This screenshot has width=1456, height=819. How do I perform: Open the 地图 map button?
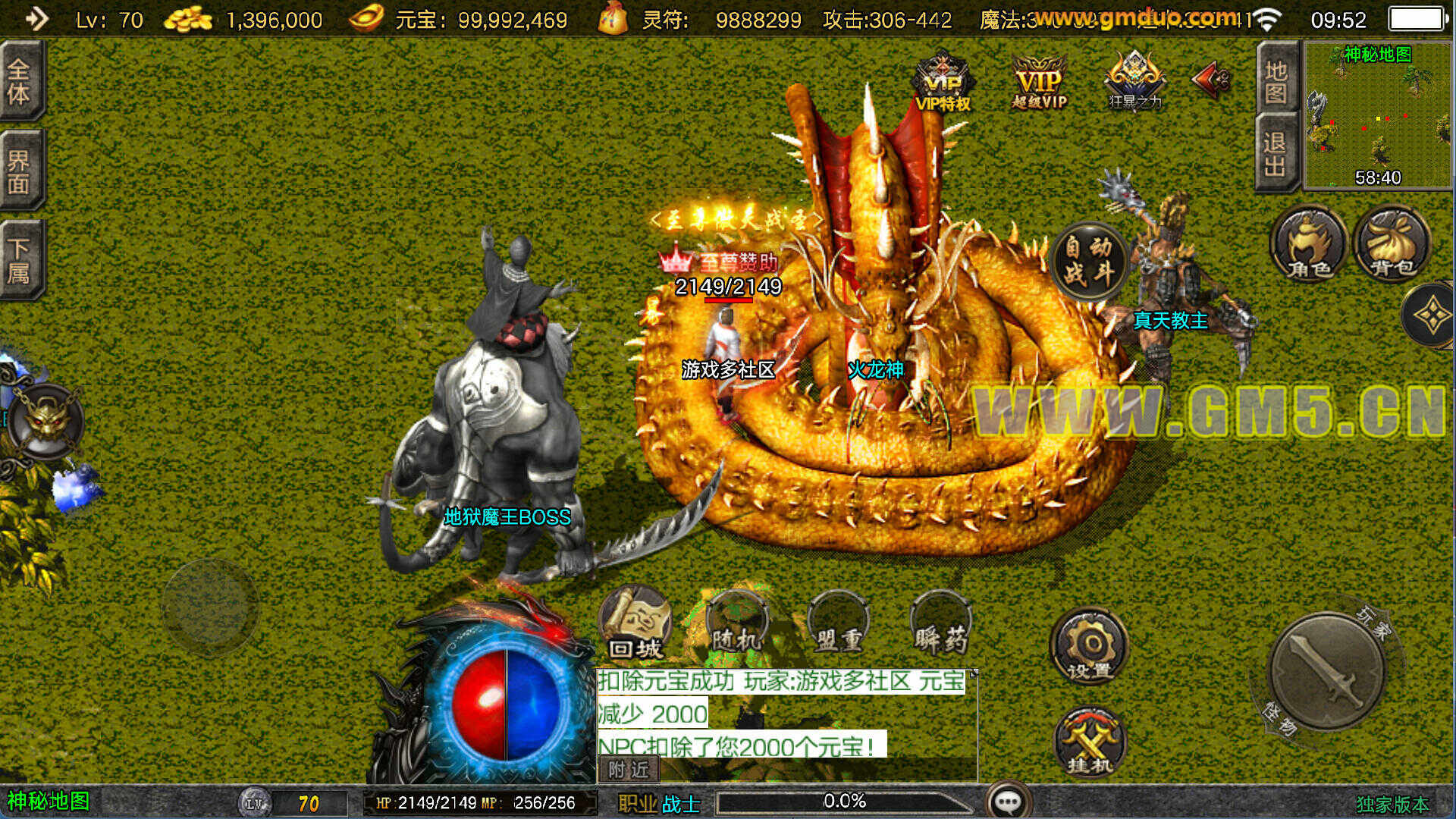1276,82
